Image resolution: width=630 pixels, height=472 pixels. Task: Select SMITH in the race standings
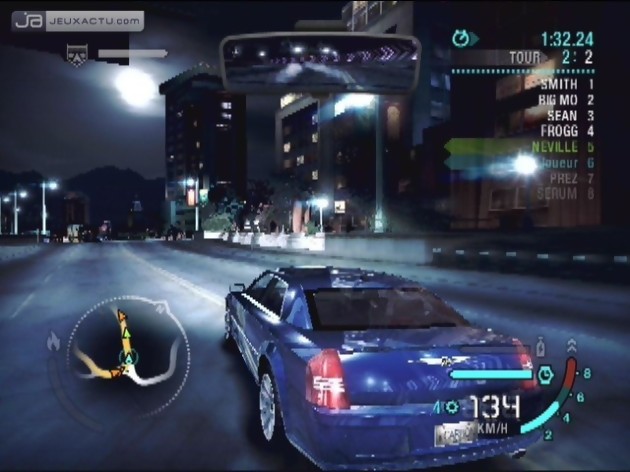click(x=560, y=85)
